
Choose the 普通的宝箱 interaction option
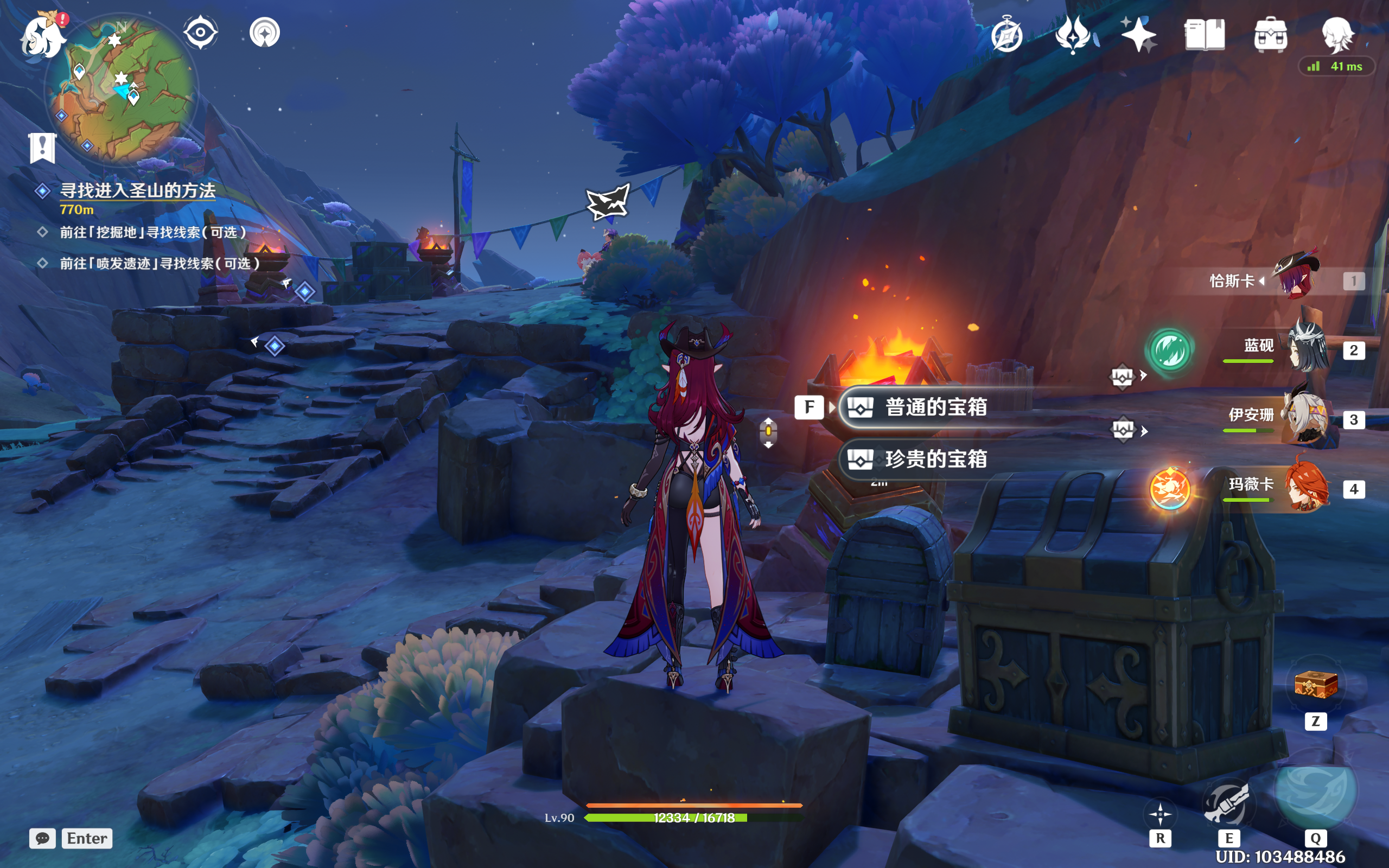pos(935,407)
